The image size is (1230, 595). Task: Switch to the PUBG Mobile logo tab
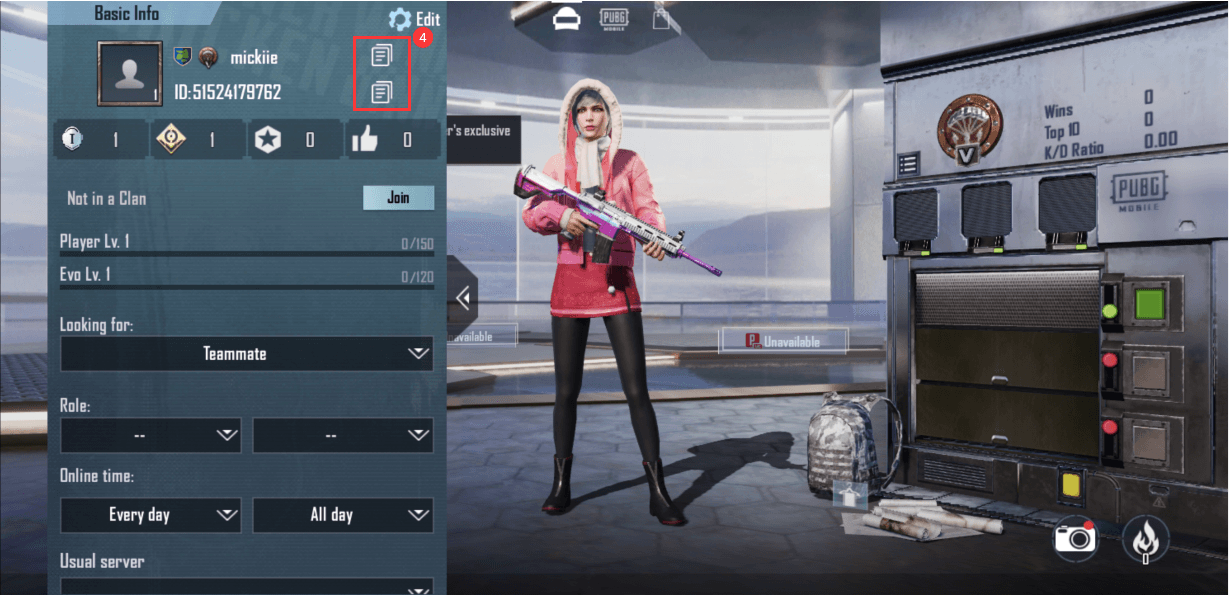point(614,18)
